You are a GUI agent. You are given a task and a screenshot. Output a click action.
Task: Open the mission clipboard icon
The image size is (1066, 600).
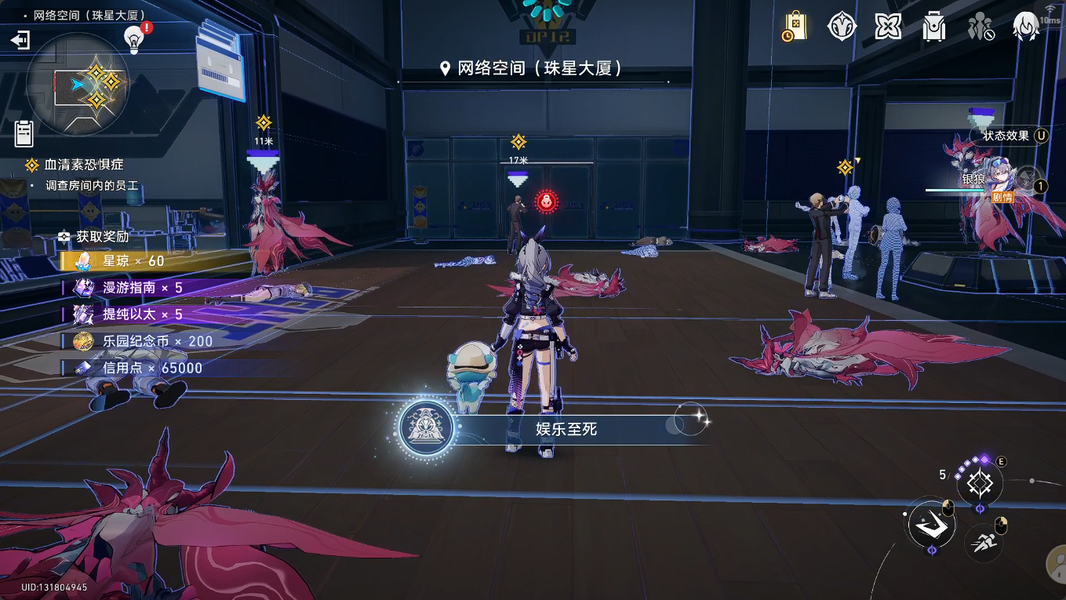coord(24,133)
